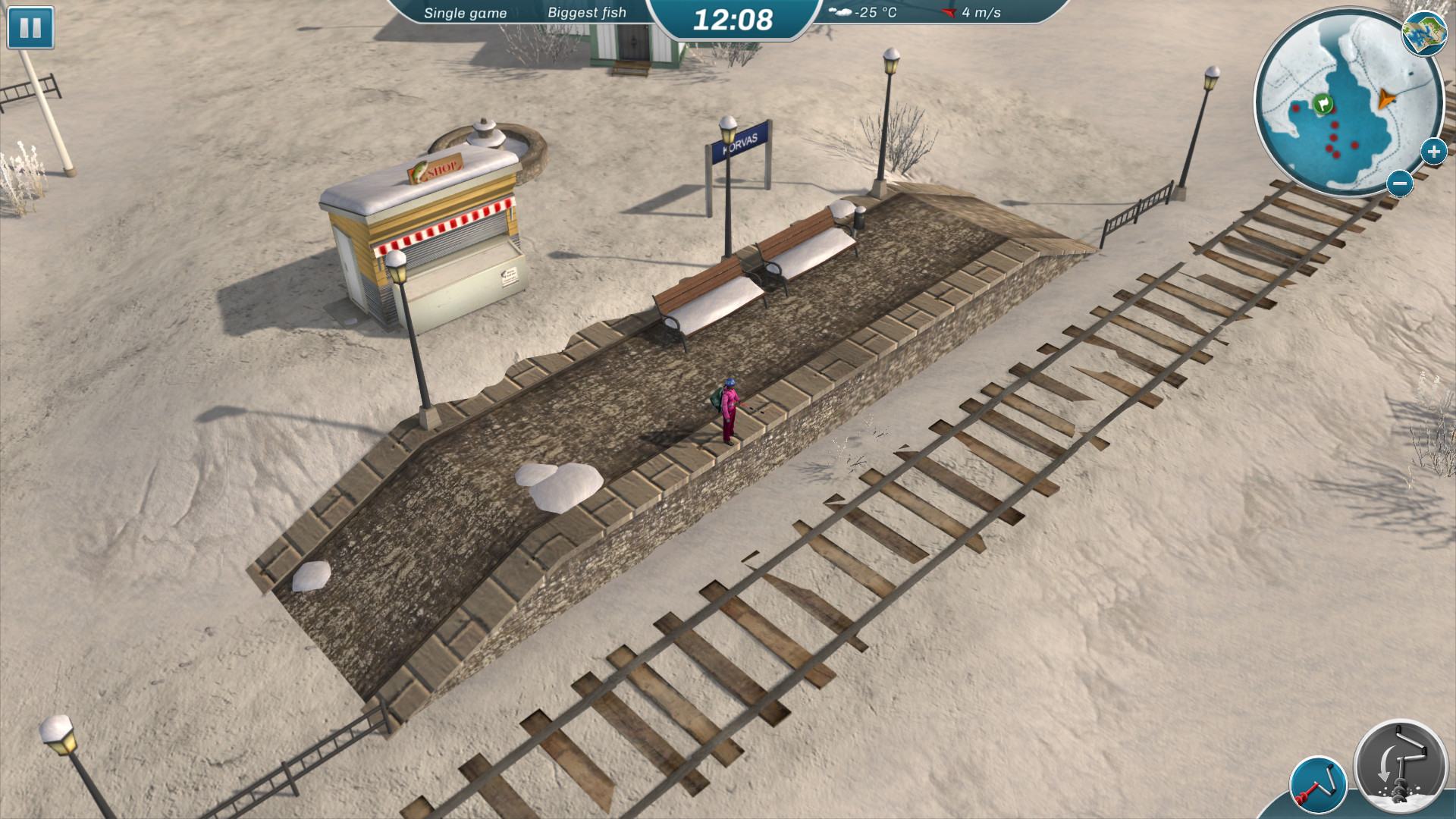Open the full map from the folded-map icon
This screenshot has height=819, width=1456.
click(1423, 33)
